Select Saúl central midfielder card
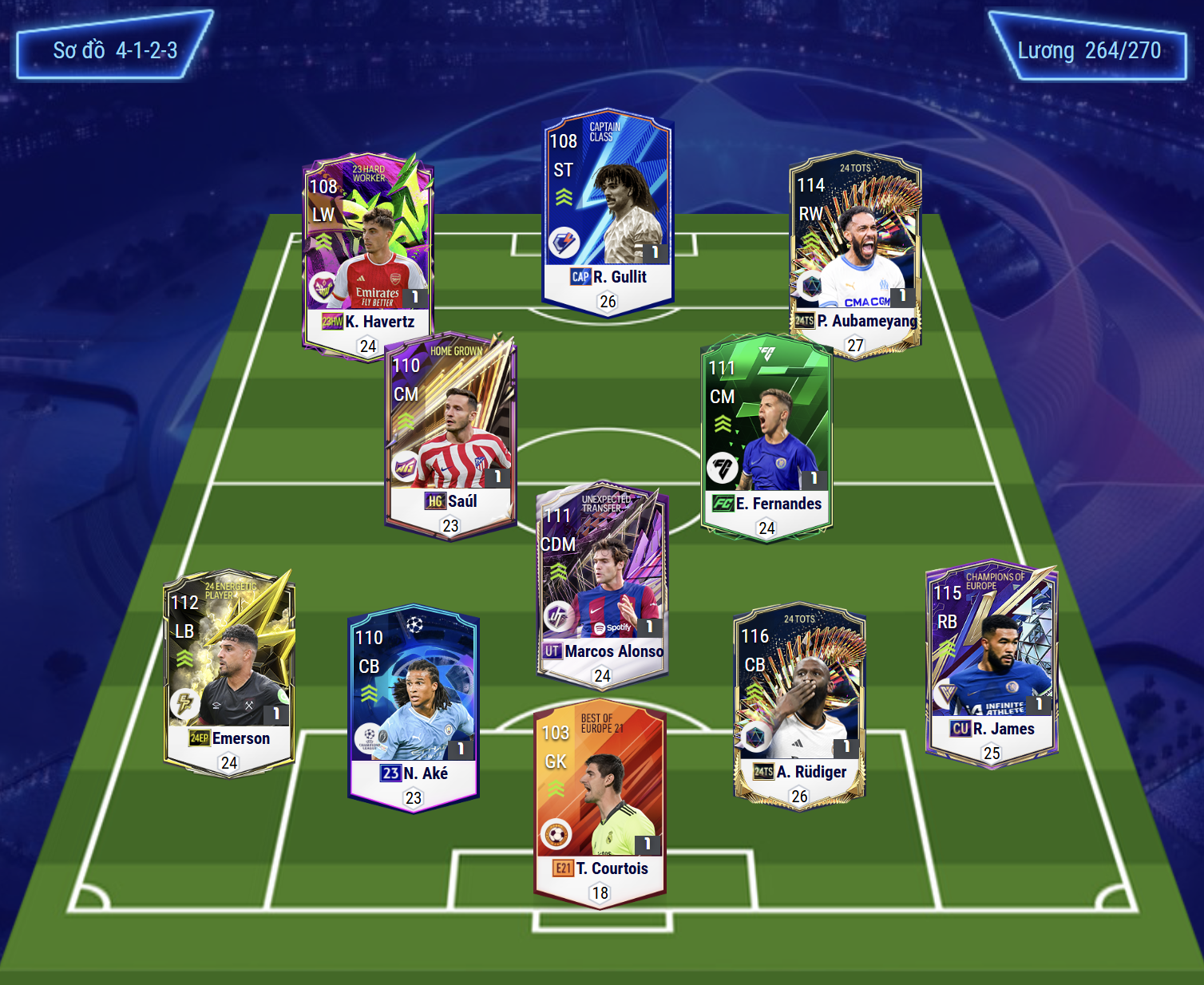This screenshot has height=985, width=1204. (450, 435)
